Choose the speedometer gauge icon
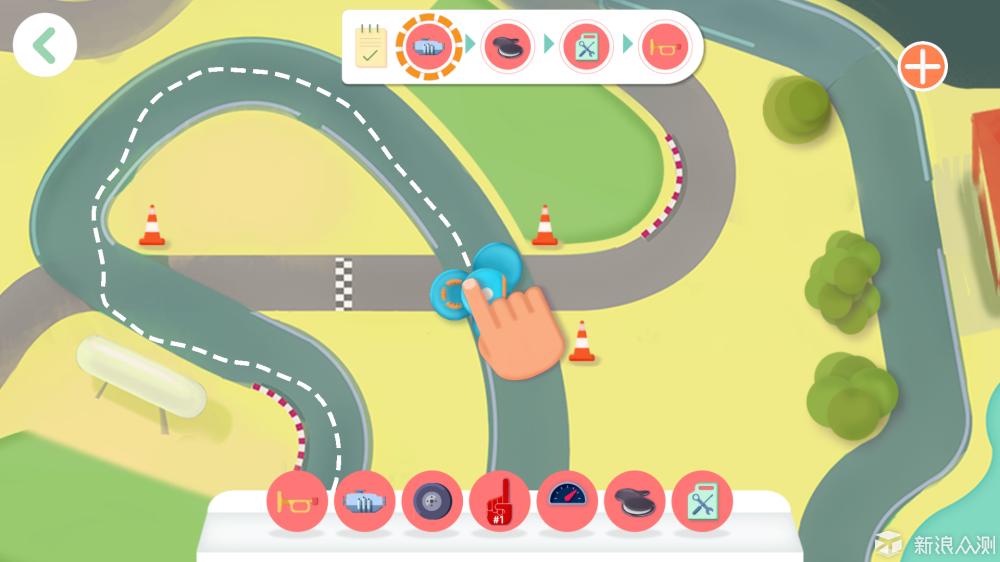Screen dimensions: 1000x562 click(x=567, y=500)
